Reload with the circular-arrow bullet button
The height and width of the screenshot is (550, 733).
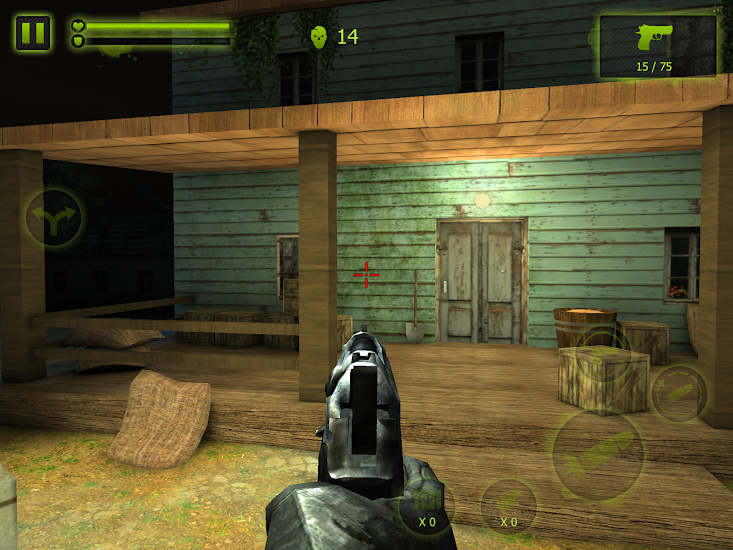(x=680, y=393)
